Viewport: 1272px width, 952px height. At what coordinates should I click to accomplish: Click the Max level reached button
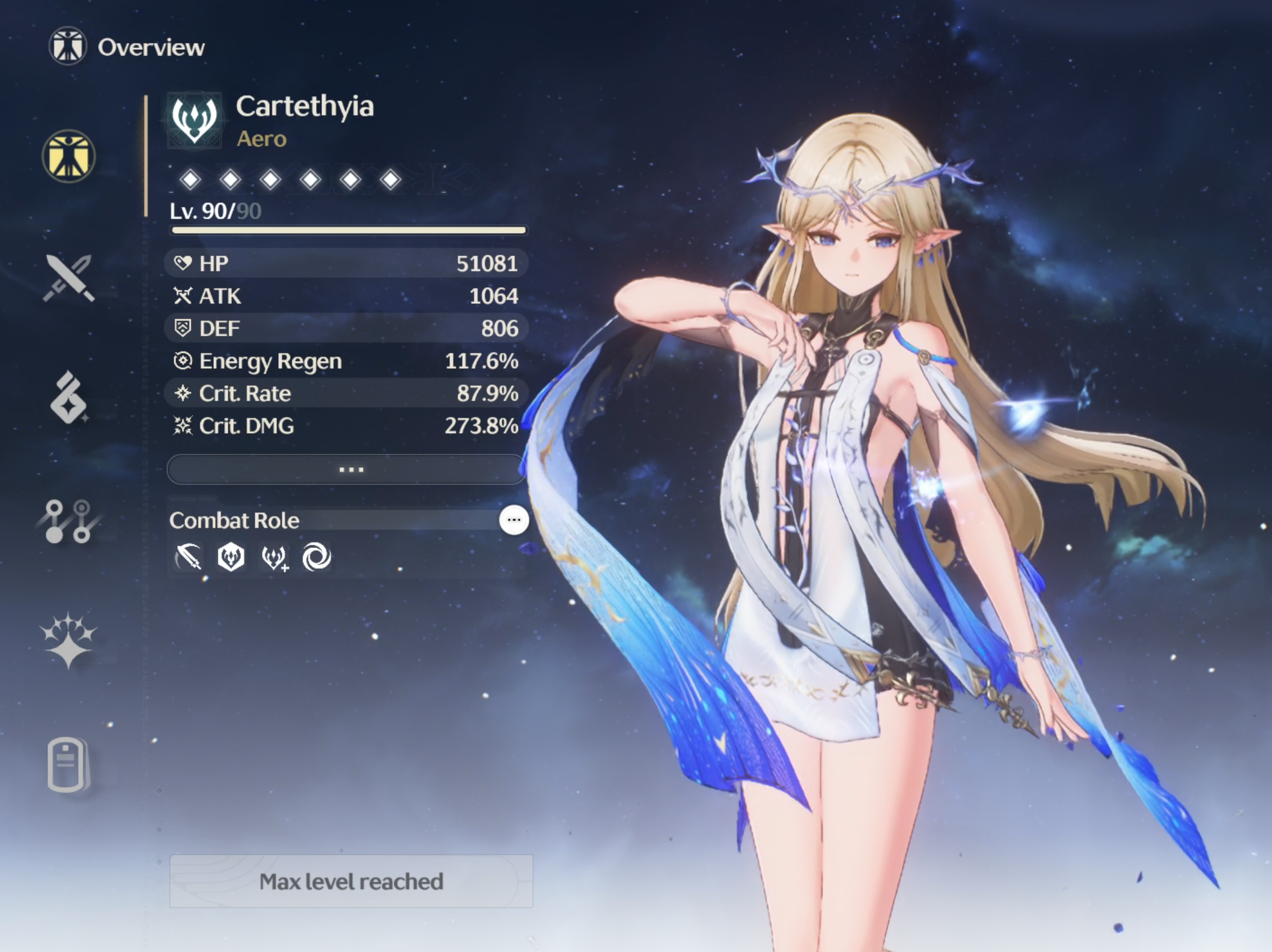click(351, 881)
